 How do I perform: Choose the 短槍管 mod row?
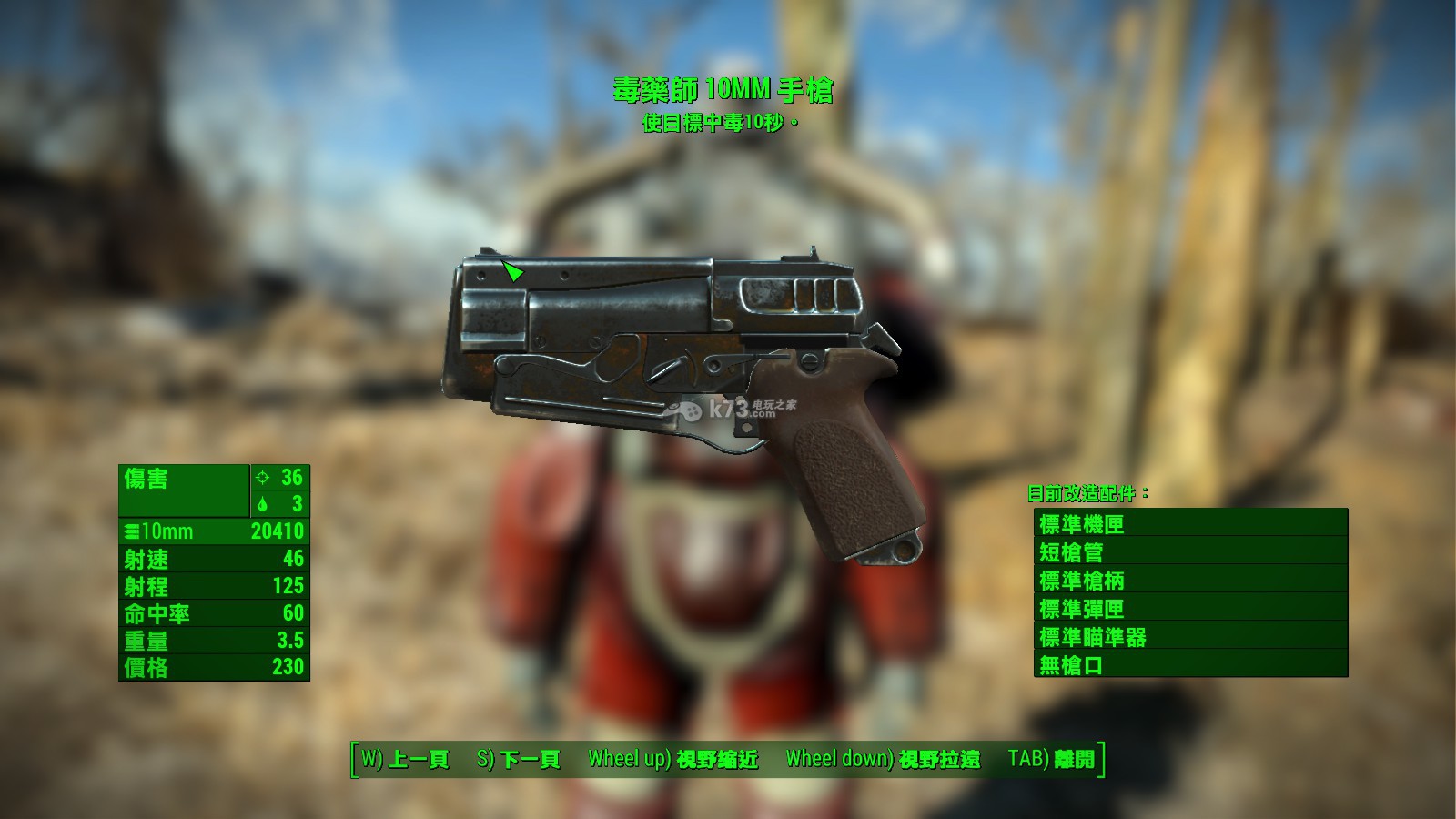click(x=1190, y=551)
